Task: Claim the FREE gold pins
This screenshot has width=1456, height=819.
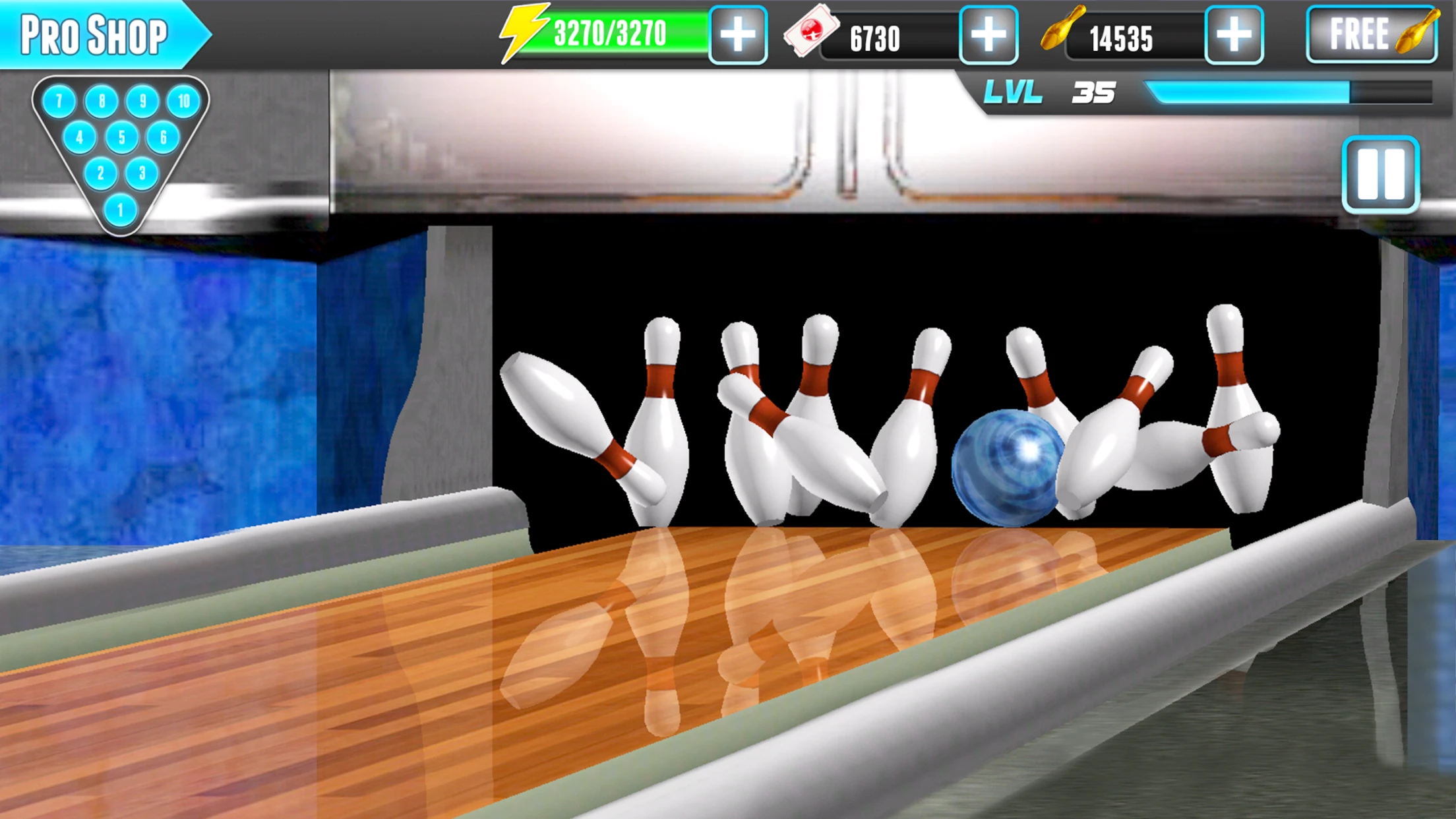Action: [x=1372, y=34]
